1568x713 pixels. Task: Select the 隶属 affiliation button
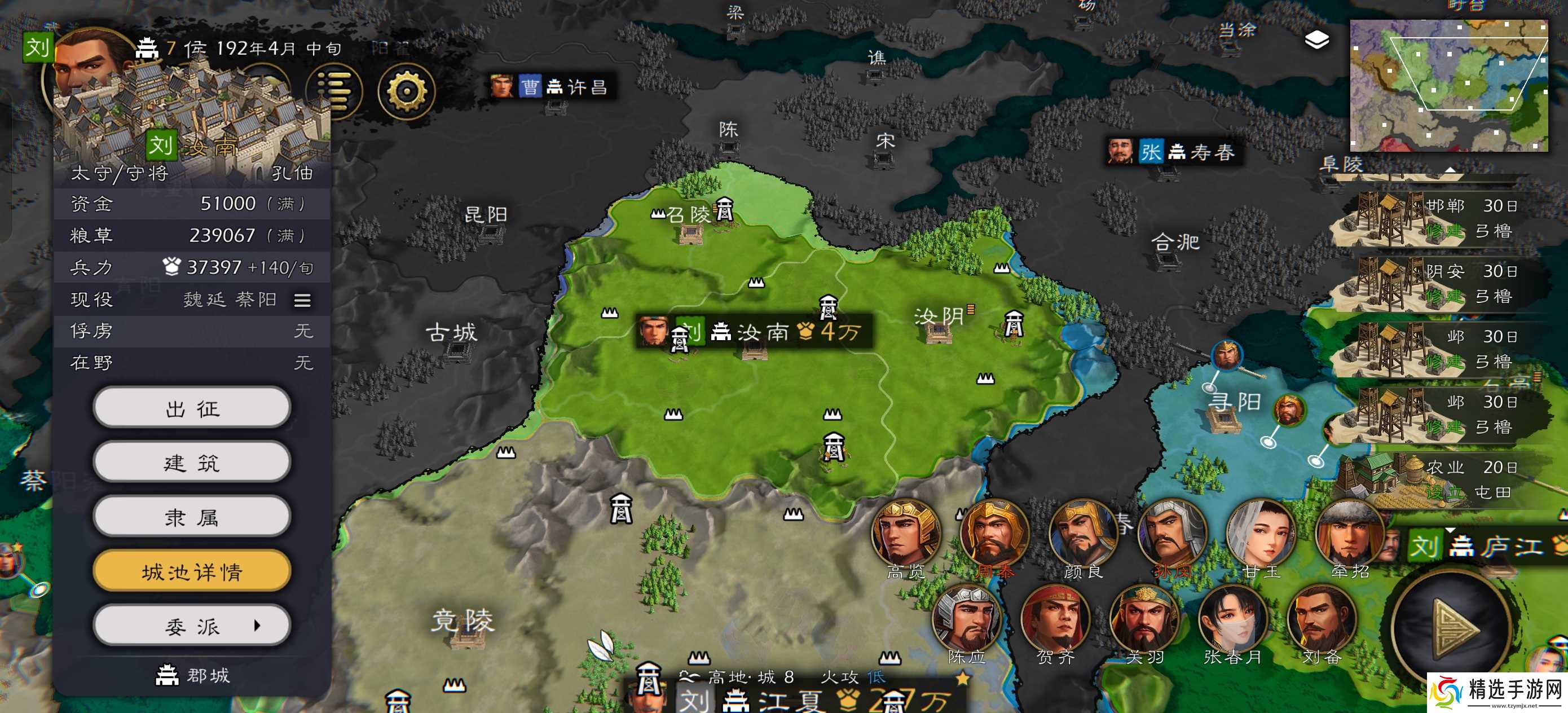coord(192,517)
